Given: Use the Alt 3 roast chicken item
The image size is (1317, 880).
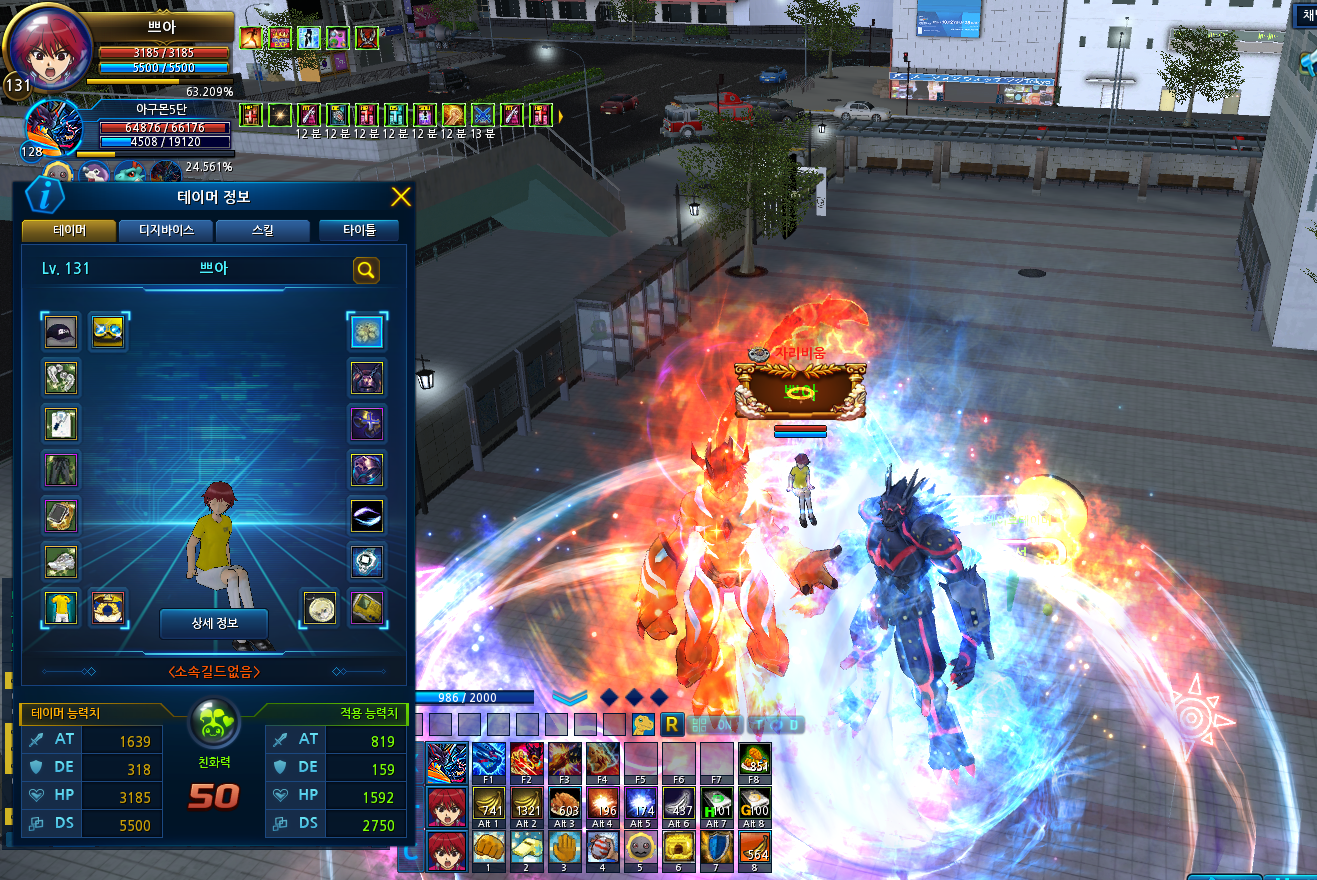Looking at the screenshot, I should click(x=565, y=805).
